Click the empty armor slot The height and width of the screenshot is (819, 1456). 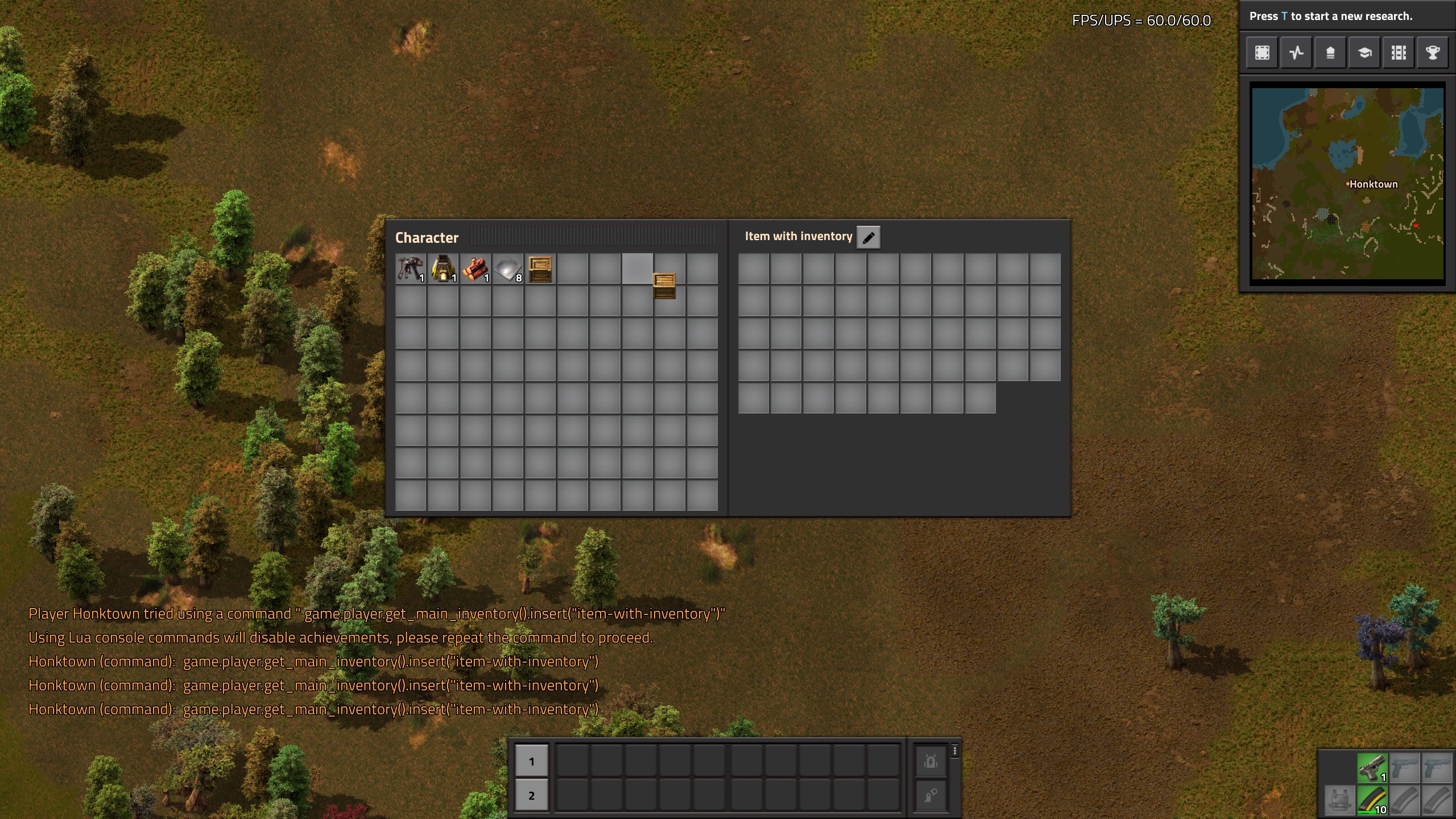pos(1339,800)
